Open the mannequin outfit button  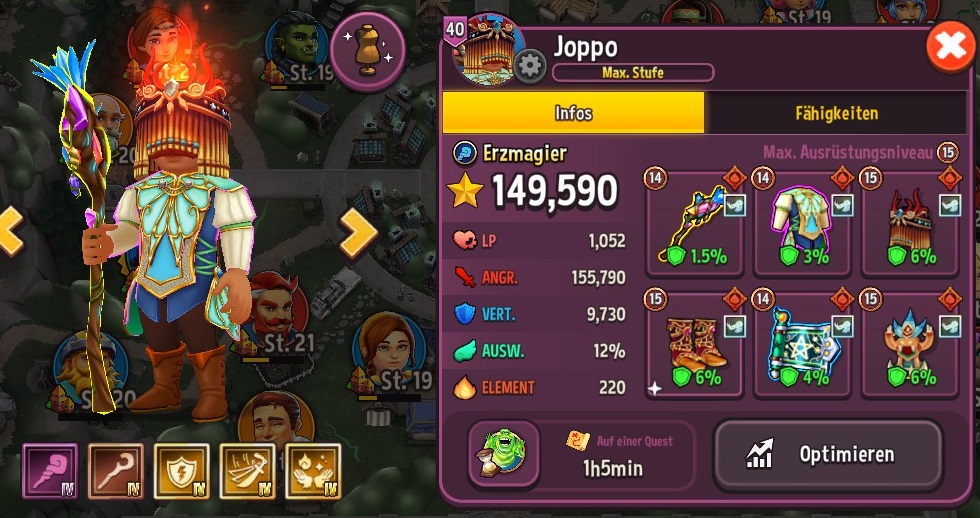click(367, 50)
